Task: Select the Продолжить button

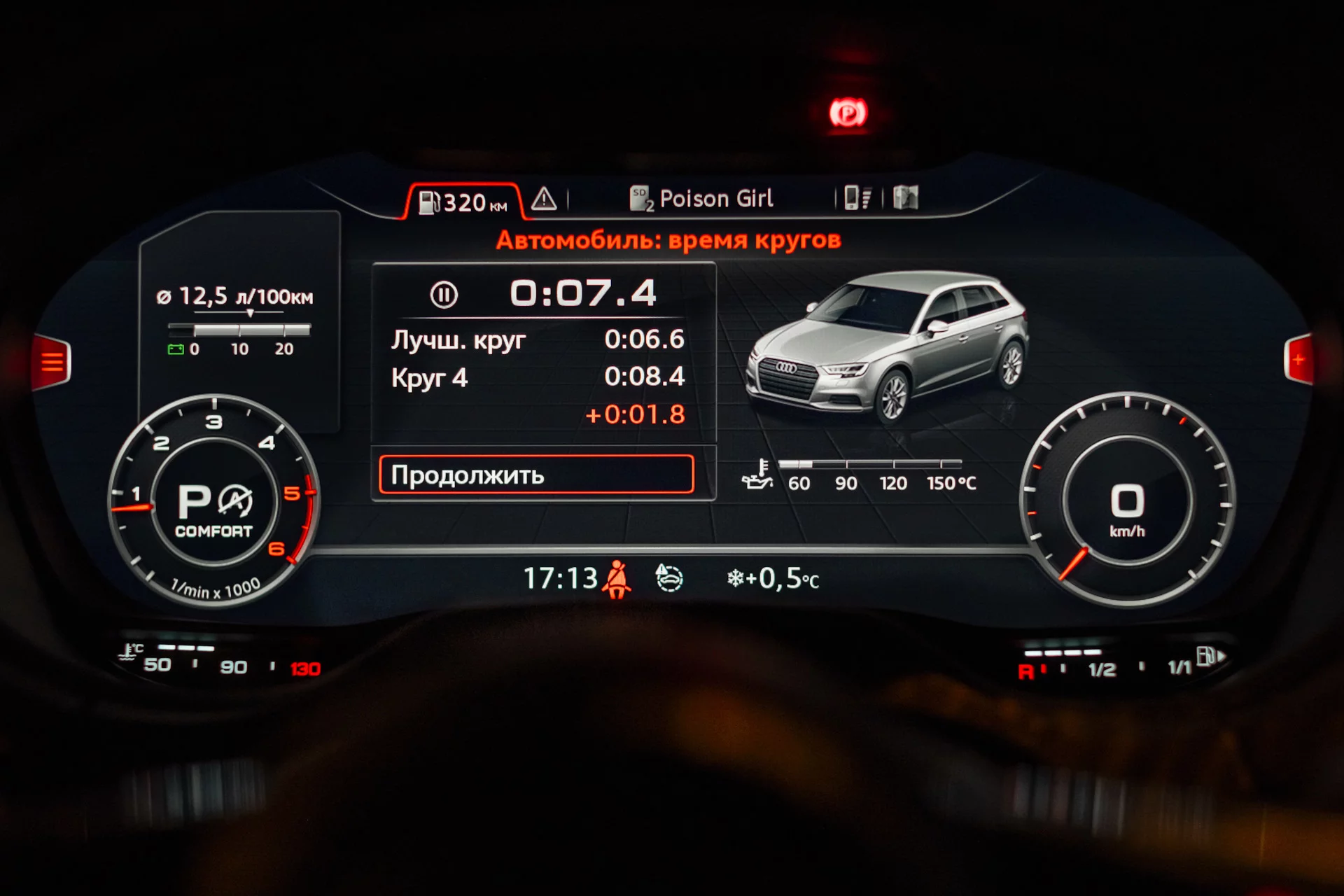Action: click(536, 475)
